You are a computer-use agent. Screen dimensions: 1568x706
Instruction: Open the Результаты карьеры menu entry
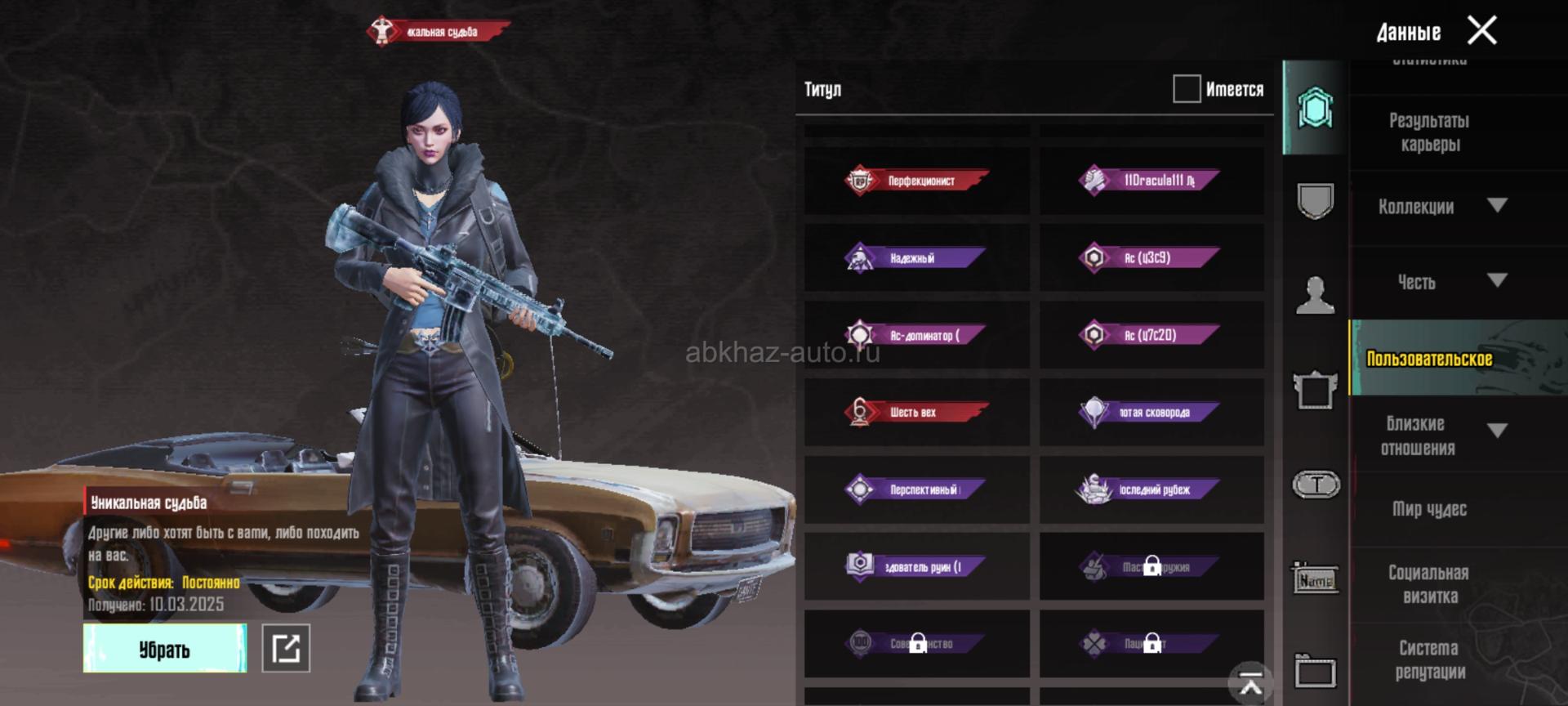pos(1429,132)
